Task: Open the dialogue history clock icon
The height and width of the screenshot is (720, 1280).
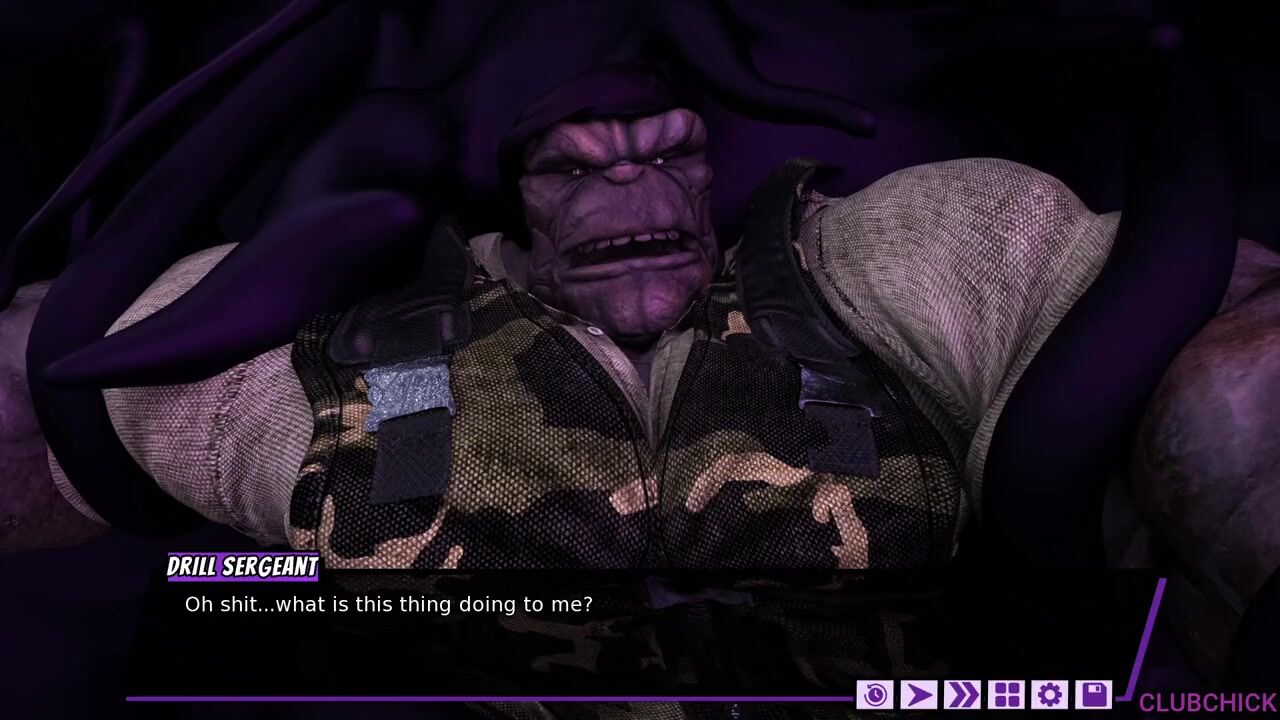Action: pyautogui.click(x=875, y=694)
